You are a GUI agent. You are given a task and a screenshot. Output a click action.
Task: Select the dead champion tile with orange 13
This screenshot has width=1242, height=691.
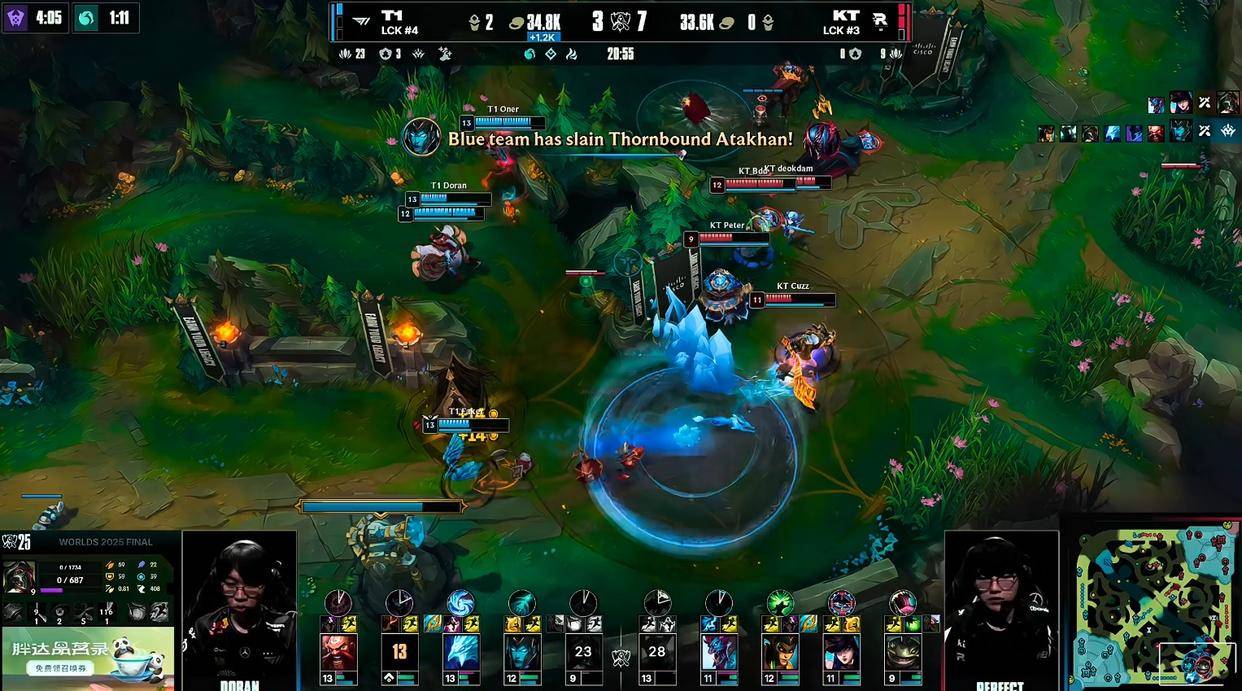pyautogui.click(x=399, y=652)
